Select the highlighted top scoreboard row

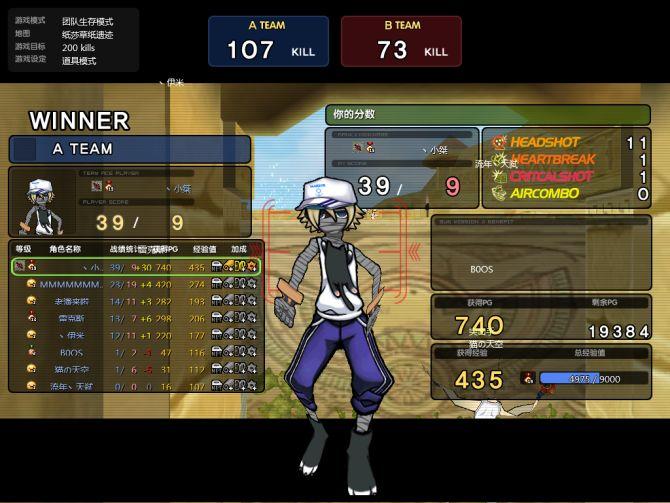click(x=135, y=267)
